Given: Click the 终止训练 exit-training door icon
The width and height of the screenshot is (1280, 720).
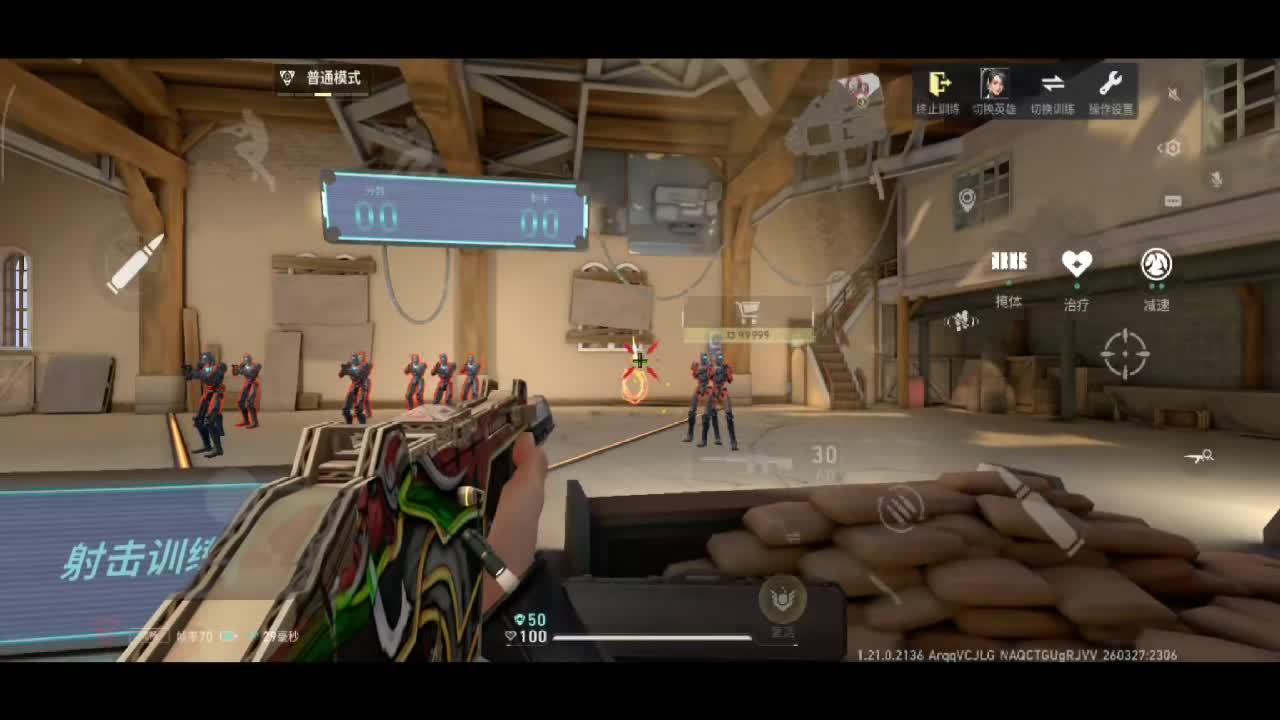Looking at the screenshot, I should (x=940, y=85).
